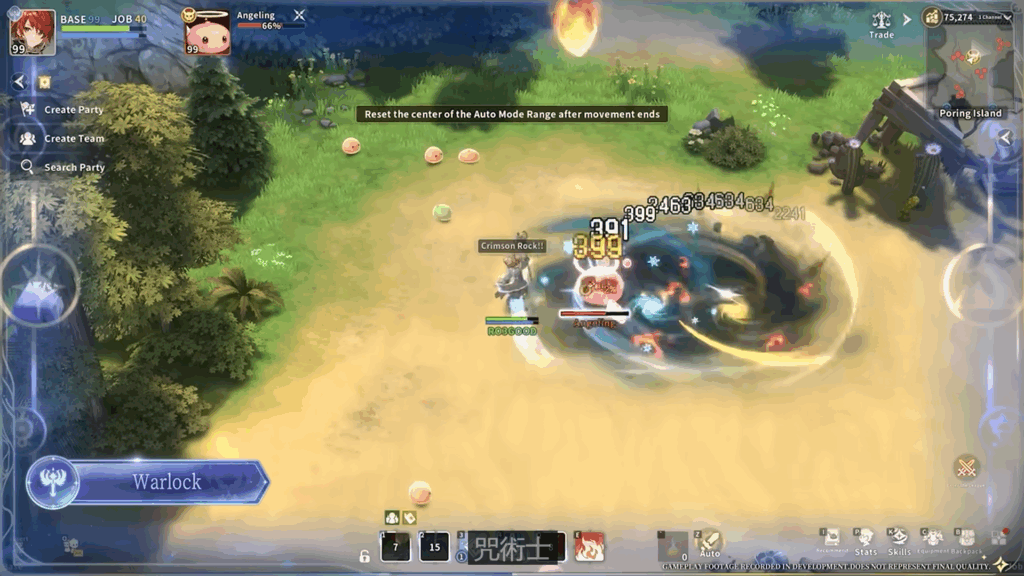1024x576 pixels.
Task: Open the Equipment menu
Action: coord(933,541)
